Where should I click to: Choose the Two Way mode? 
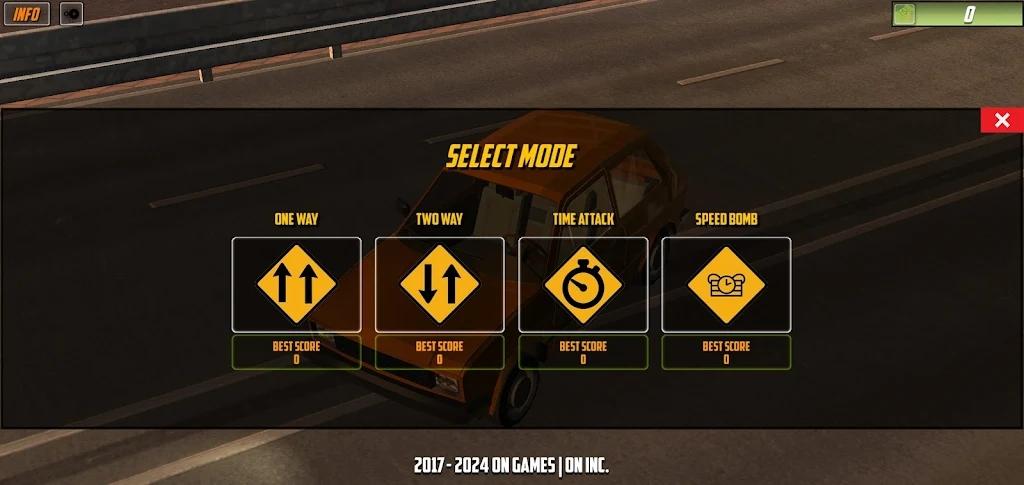pos(439,285)
